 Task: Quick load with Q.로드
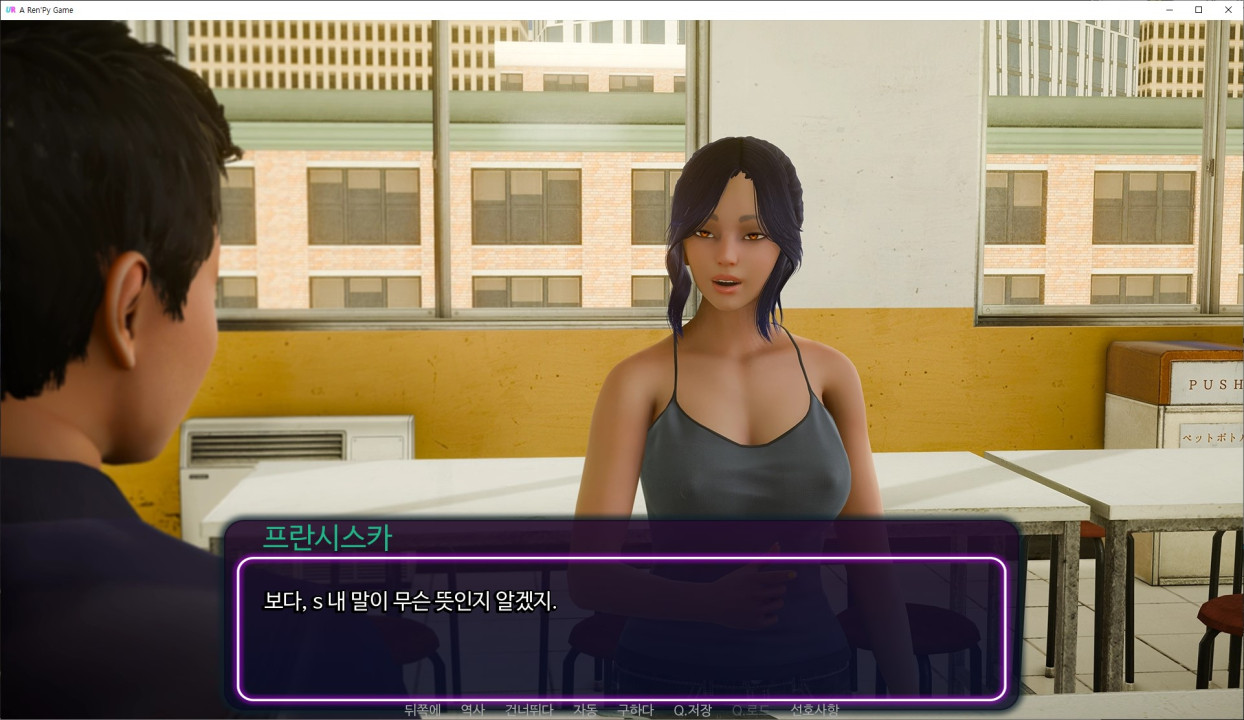751,711
